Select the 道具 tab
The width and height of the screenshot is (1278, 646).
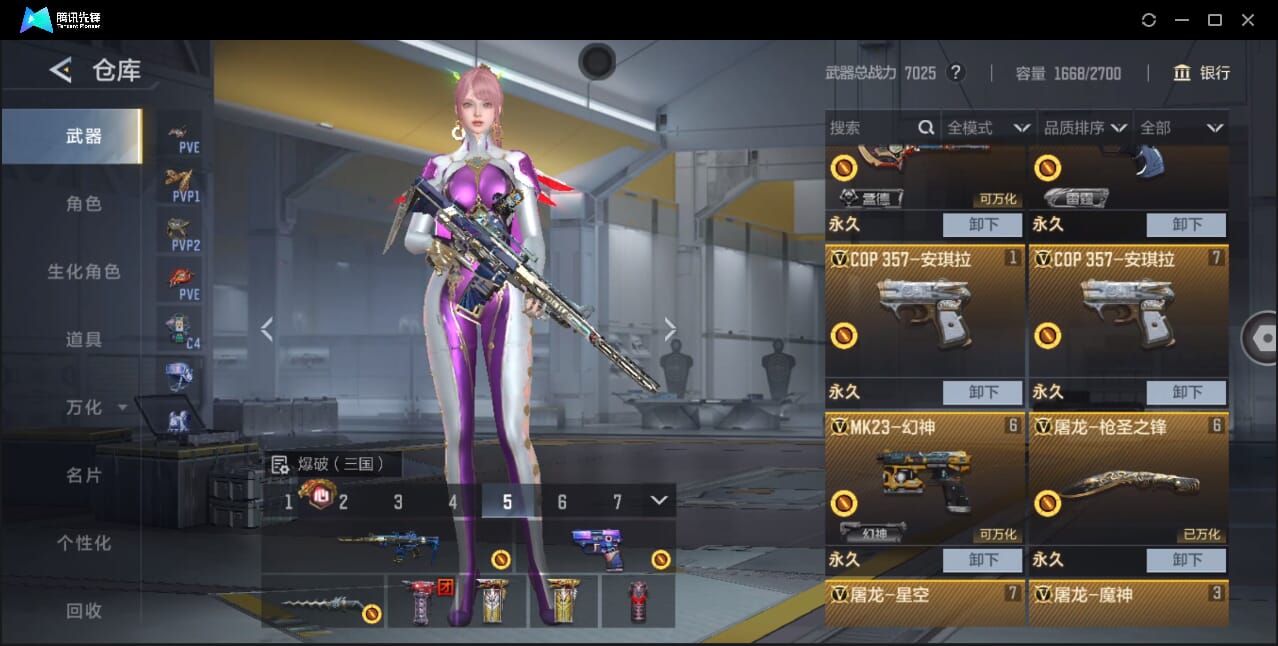point(84,340)
